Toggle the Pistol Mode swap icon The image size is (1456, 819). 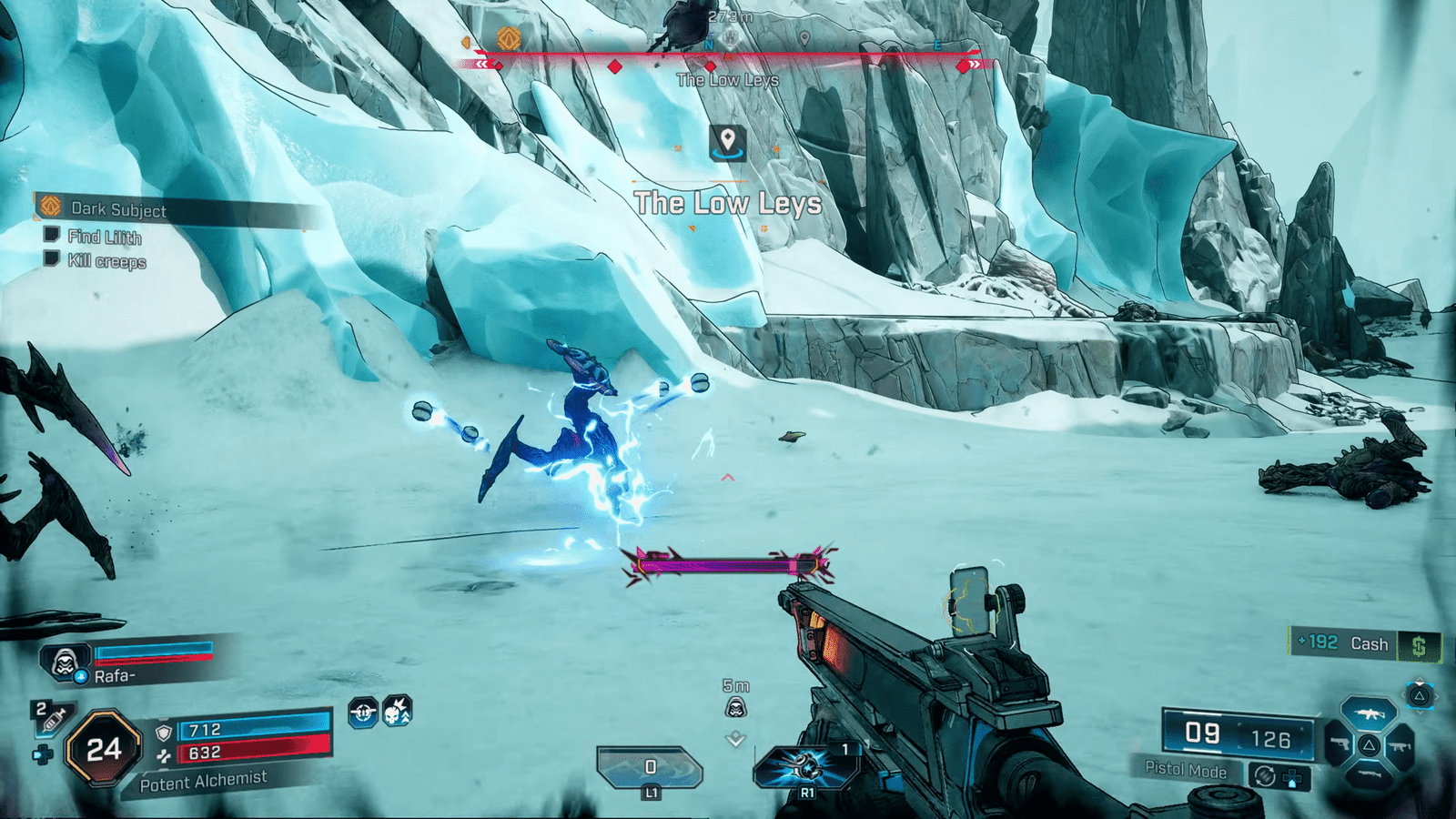pyautogui.click(x=1264, y=775)
